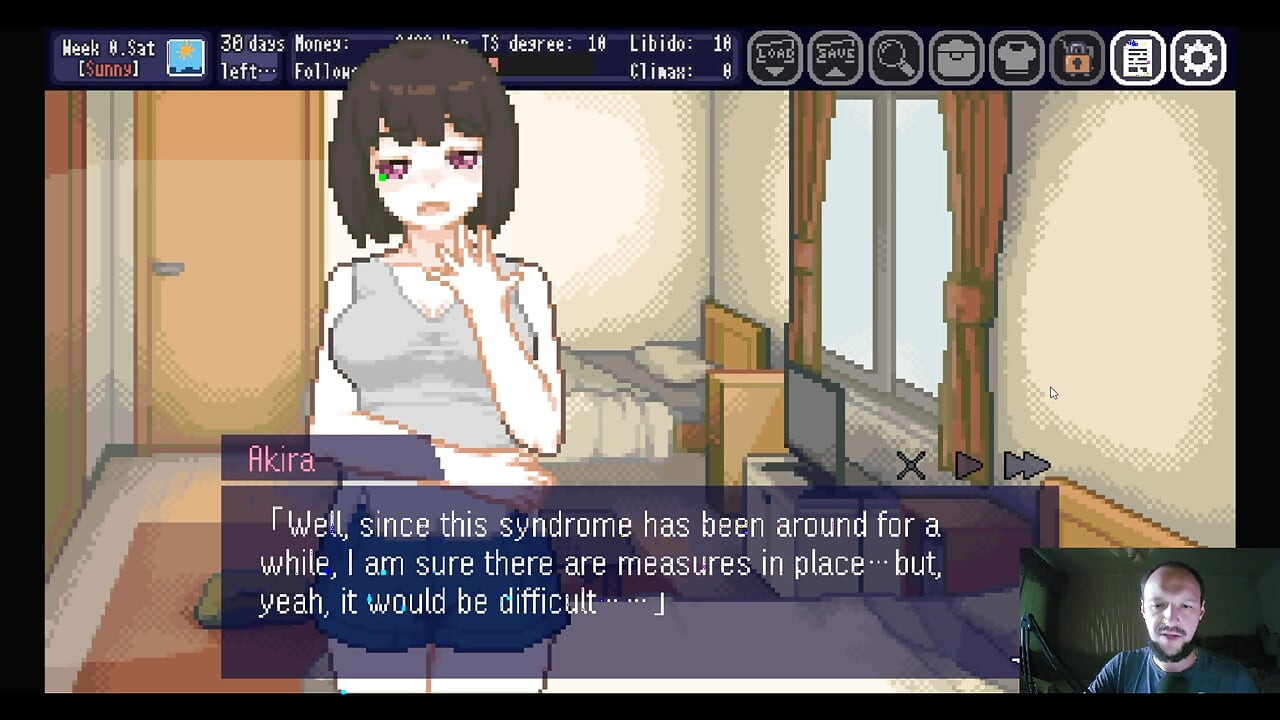Open the shirt clothing menu
The height and width of the screenshot is (720, 1280).
coord(1017,58)
